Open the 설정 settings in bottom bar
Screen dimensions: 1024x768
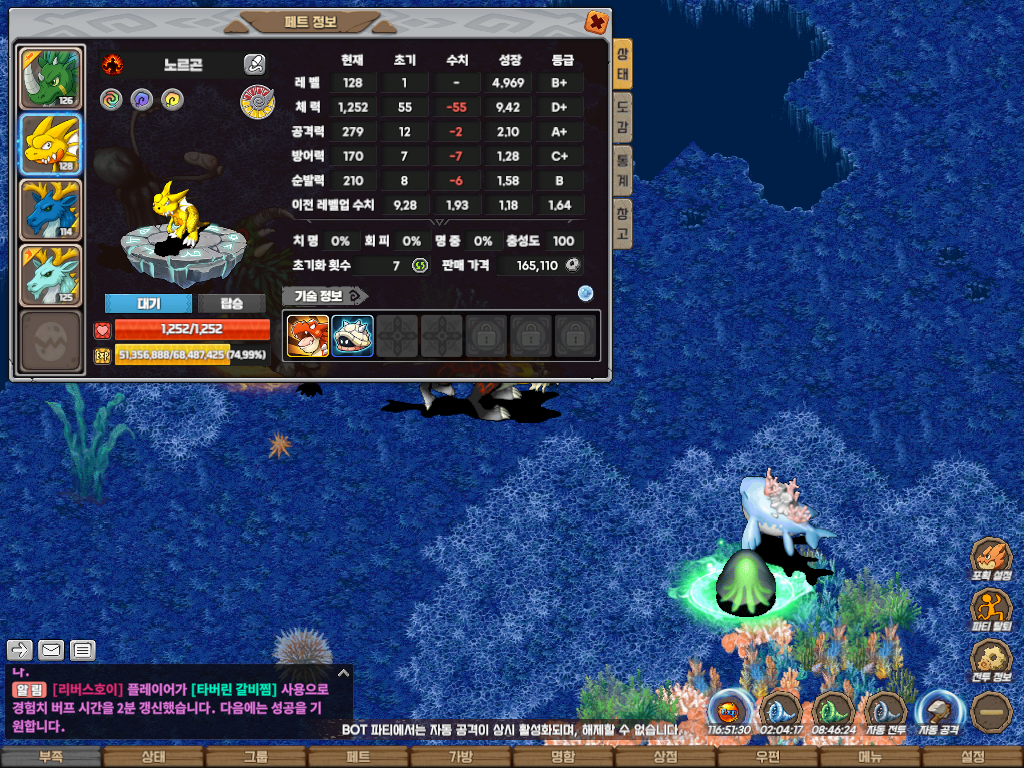pos(972,757)
